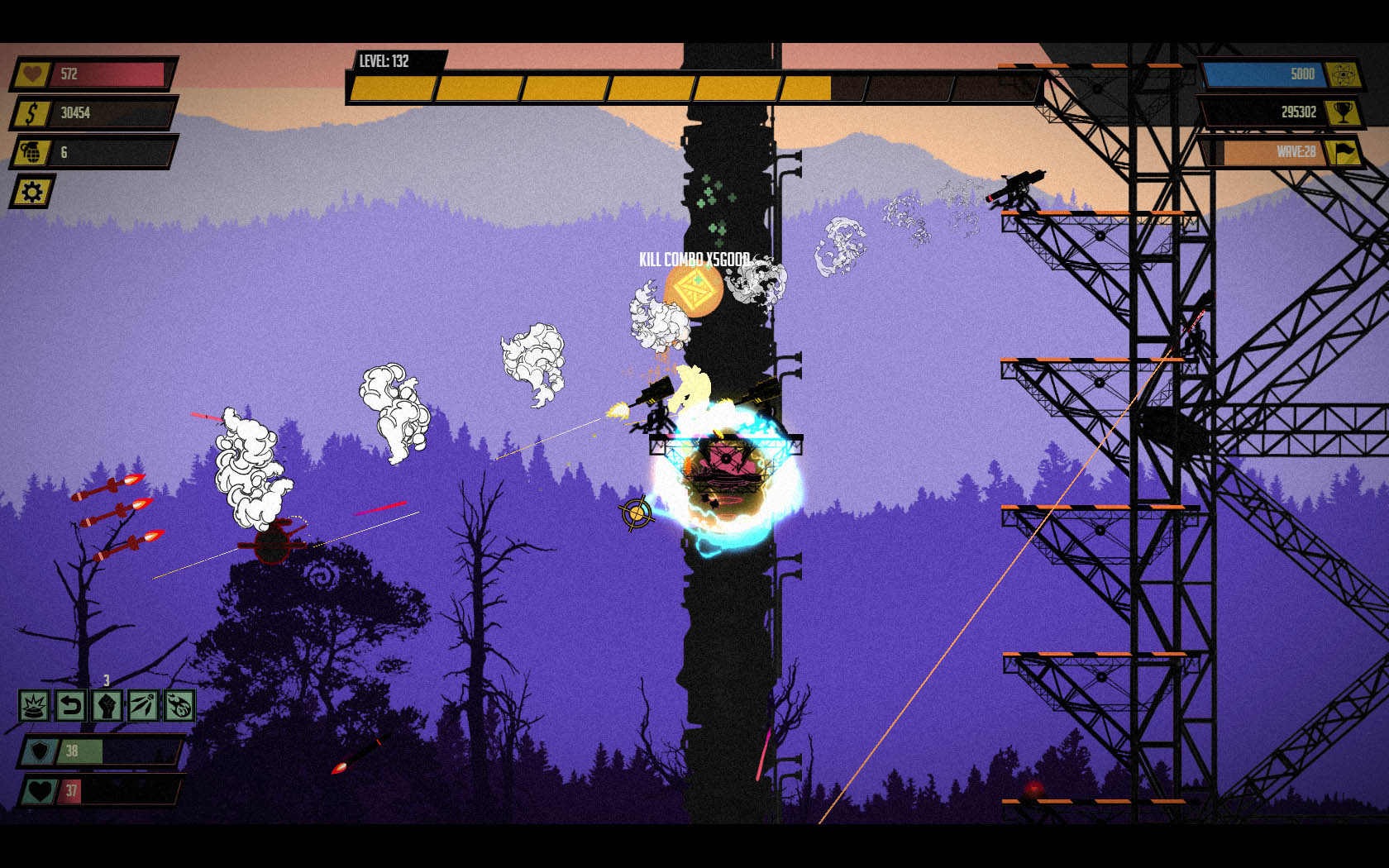Screen dimensions: 1389x868
Task: Activate the dragon ability icon
Action: click(x=182, y=707)
